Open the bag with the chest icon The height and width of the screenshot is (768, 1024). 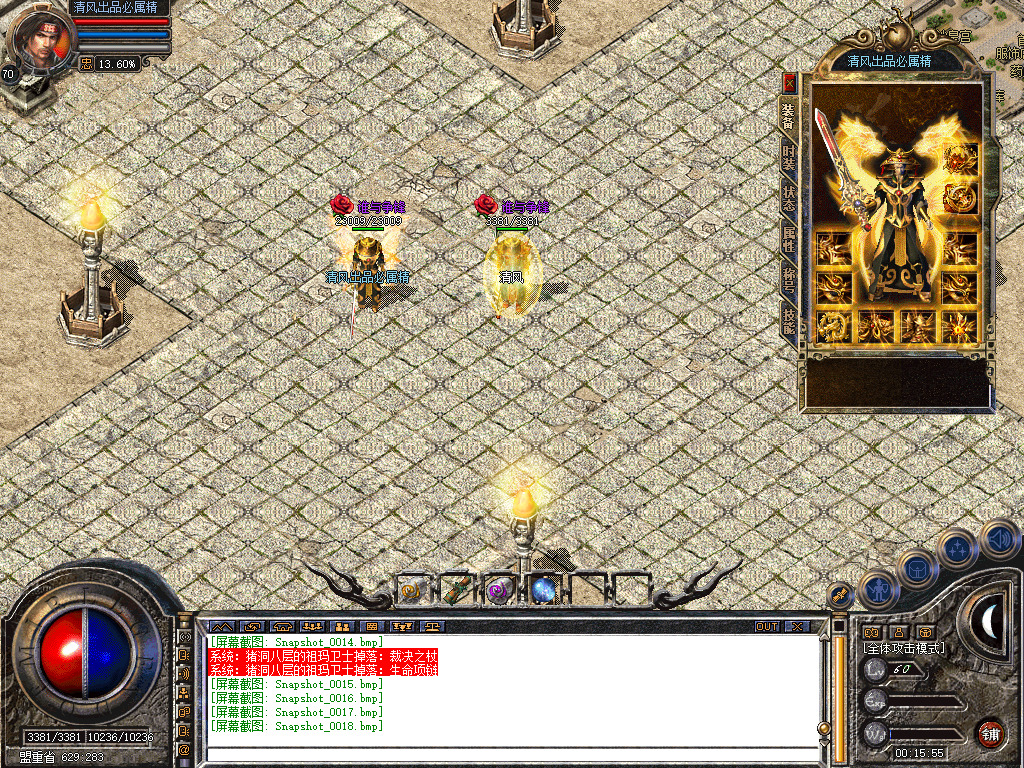pyautogui.click(x=916, y=570)
